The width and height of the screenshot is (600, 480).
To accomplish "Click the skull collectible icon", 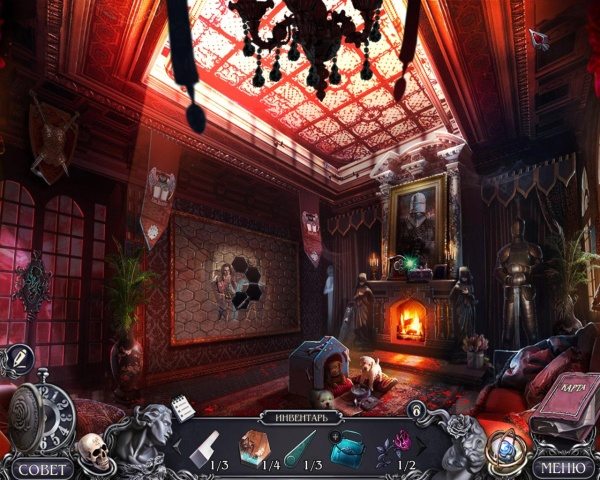I will [x=92, y=451].
